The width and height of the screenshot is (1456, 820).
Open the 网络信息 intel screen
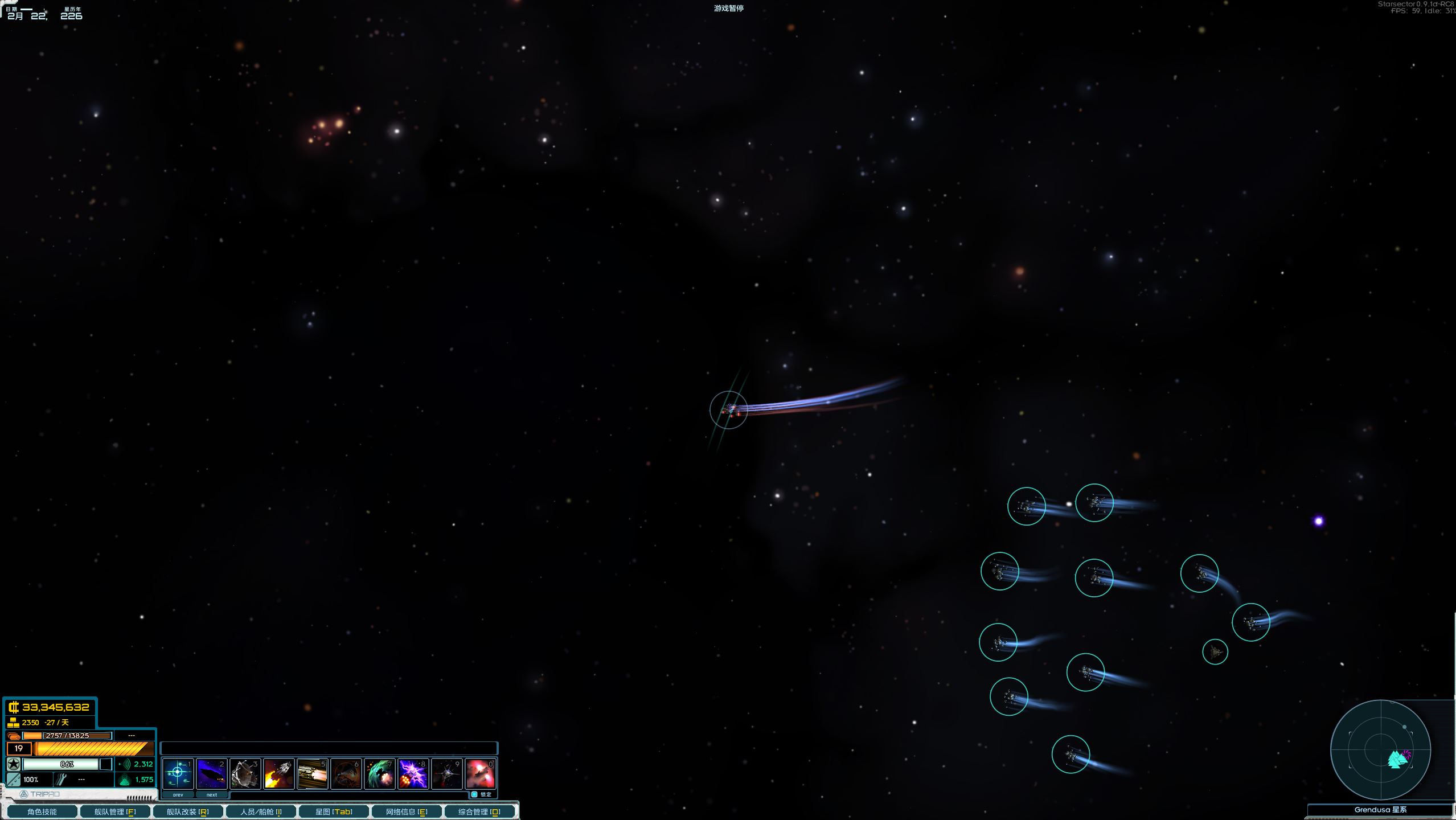(x=407, y=811)
